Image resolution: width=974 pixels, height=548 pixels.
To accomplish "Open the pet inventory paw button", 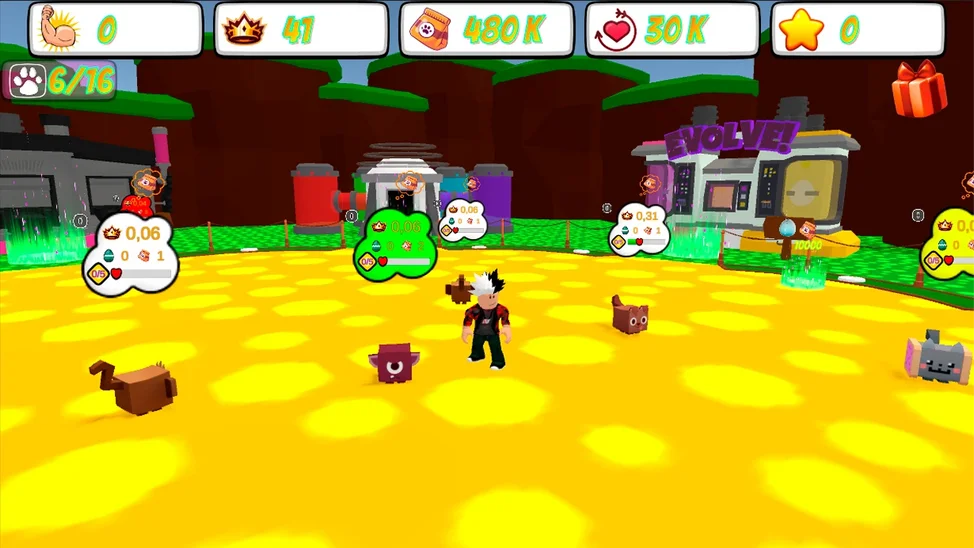I will (x=28, y=82).
